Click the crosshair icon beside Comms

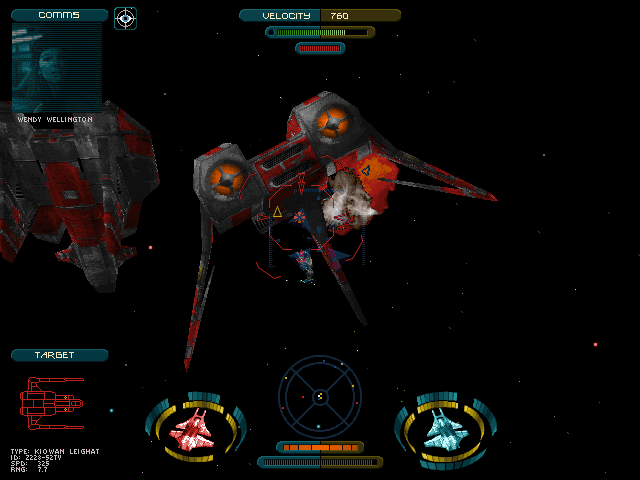[125, 17]
